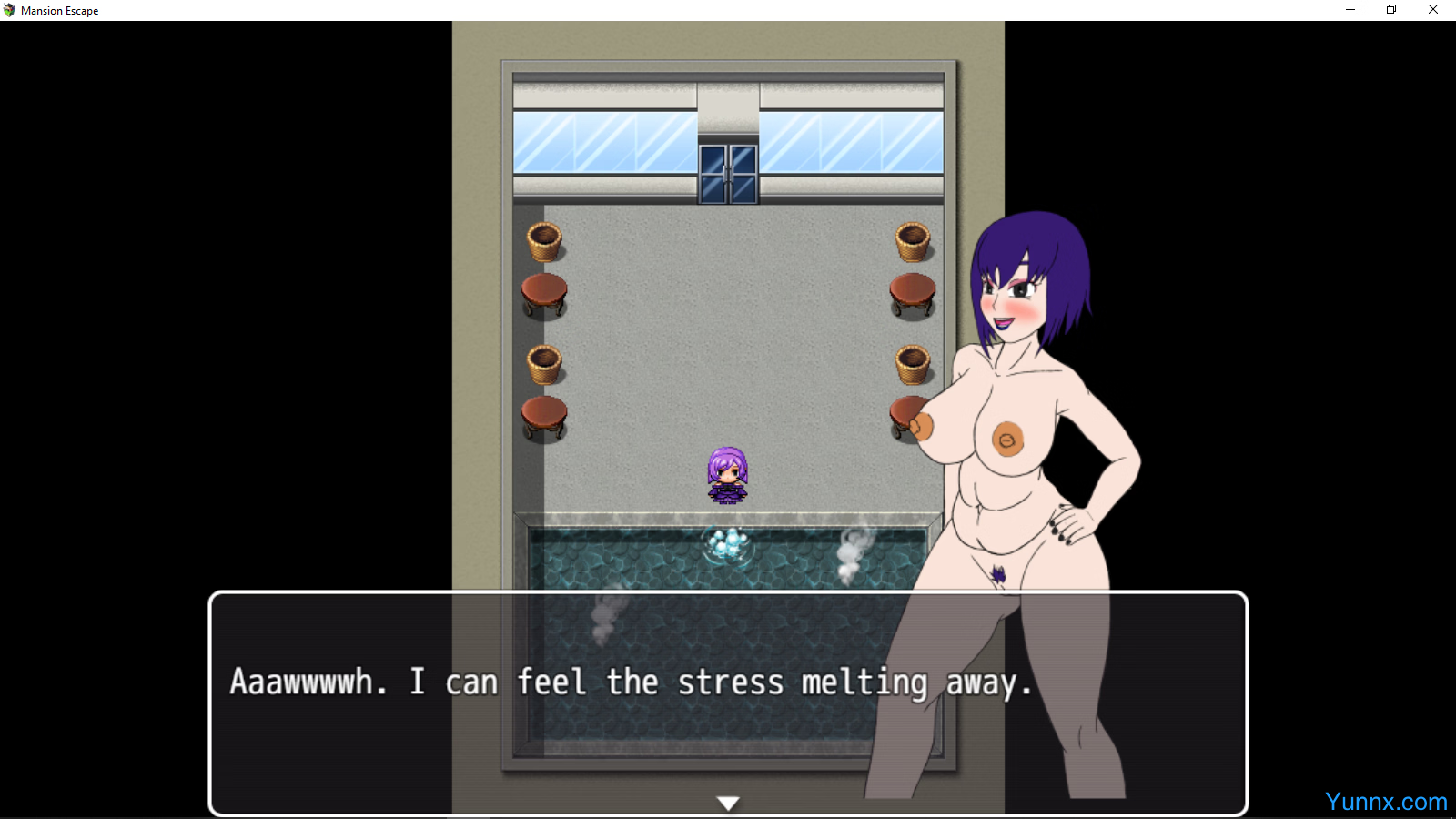
Task: Close the Mansion Escape window
Action: click(x=1433, y=10)
